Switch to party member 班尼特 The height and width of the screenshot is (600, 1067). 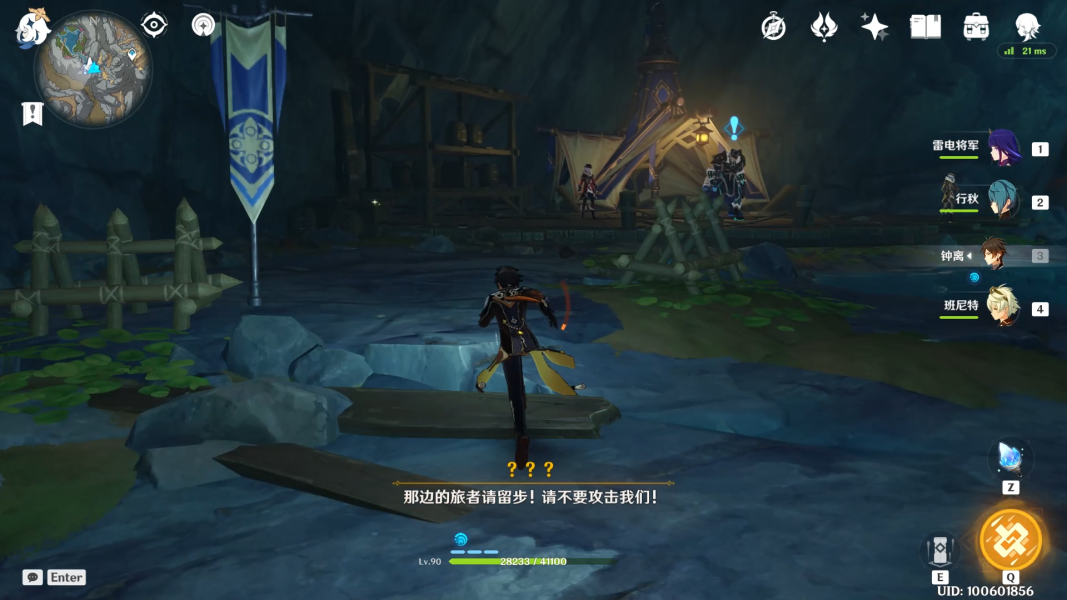click(1003, 308)
